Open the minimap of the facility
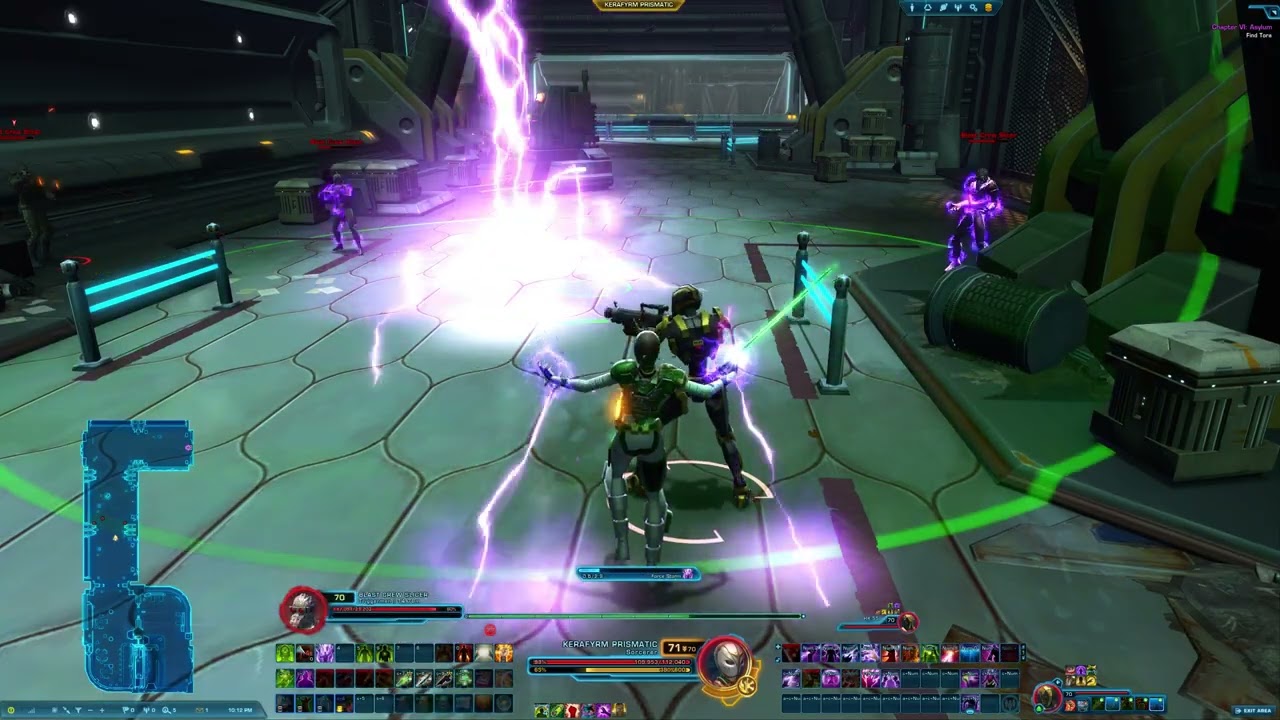 138,555
